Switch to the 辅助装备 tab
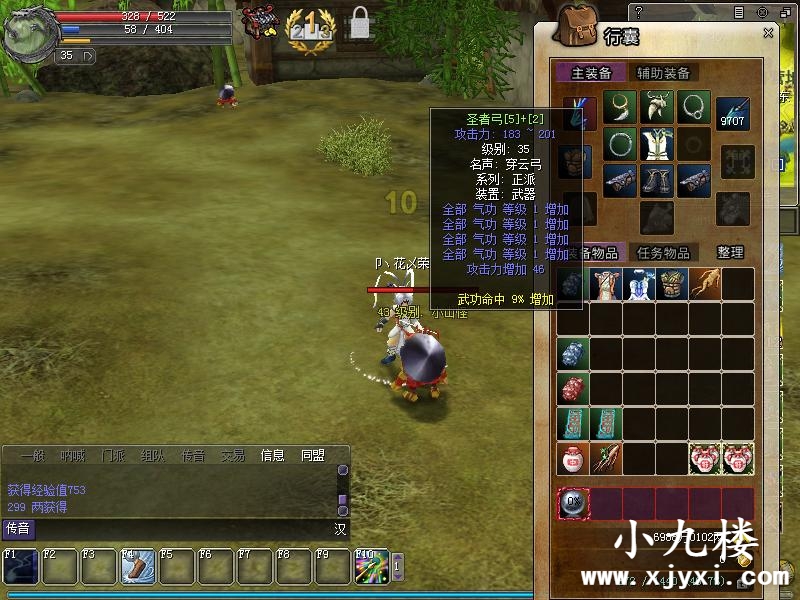The height and width of the screenshot is (600, 800). point(663,73)
